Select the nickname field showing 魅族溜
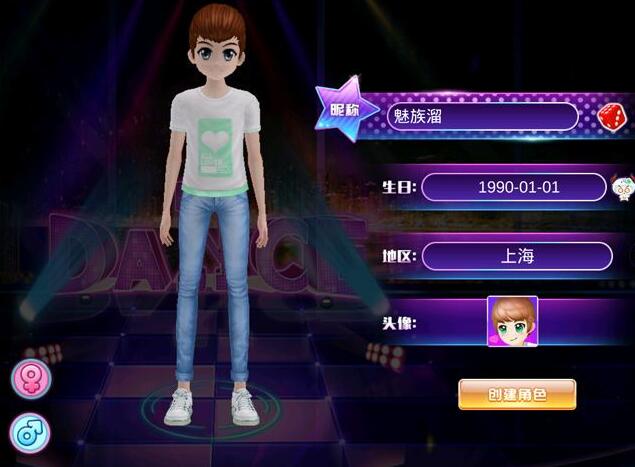 point(482,117)
